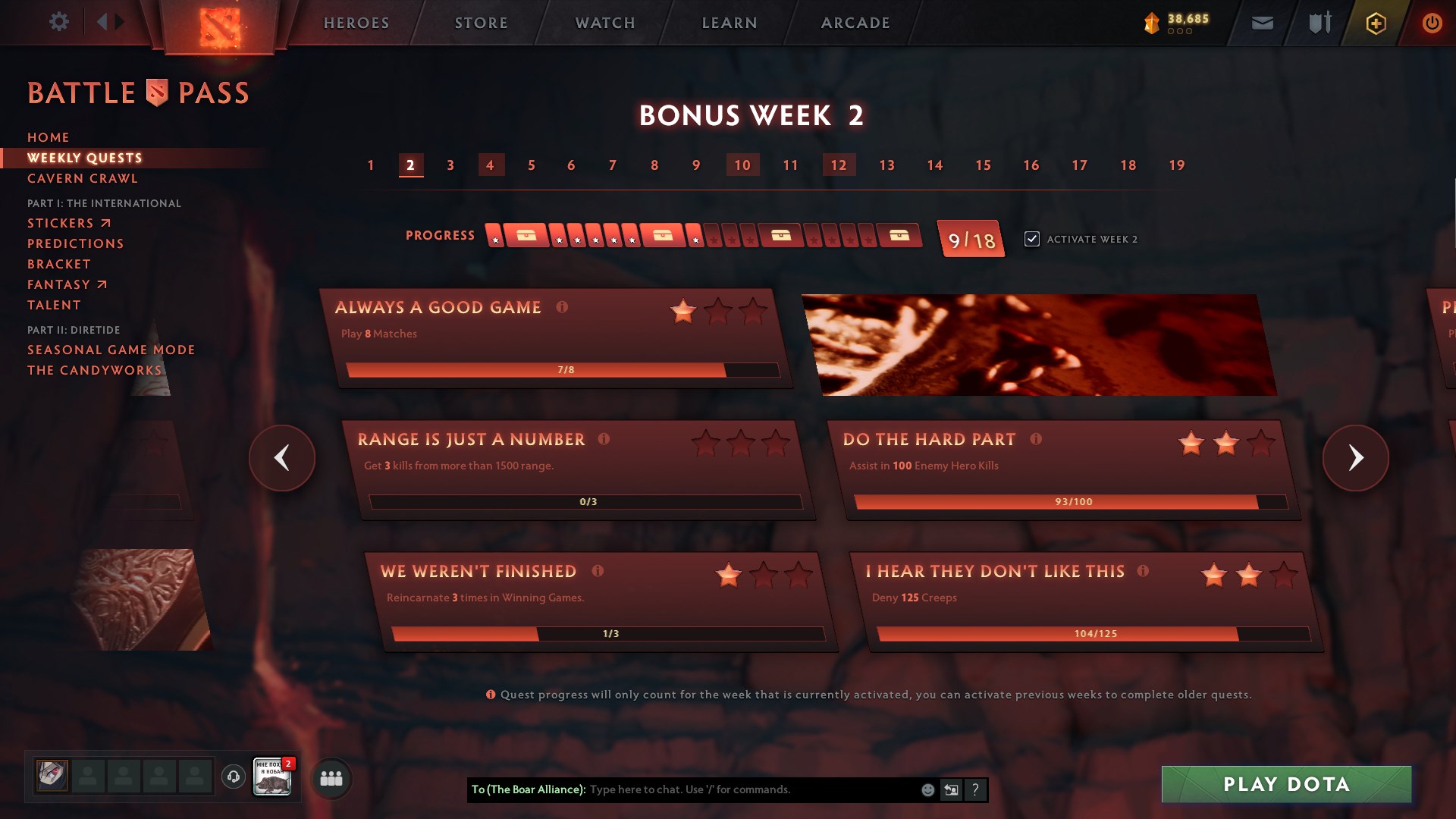Screen dimensions: 1456x819
Task: Open the Cavern Crawl section
Action: (x=82, y=178)
